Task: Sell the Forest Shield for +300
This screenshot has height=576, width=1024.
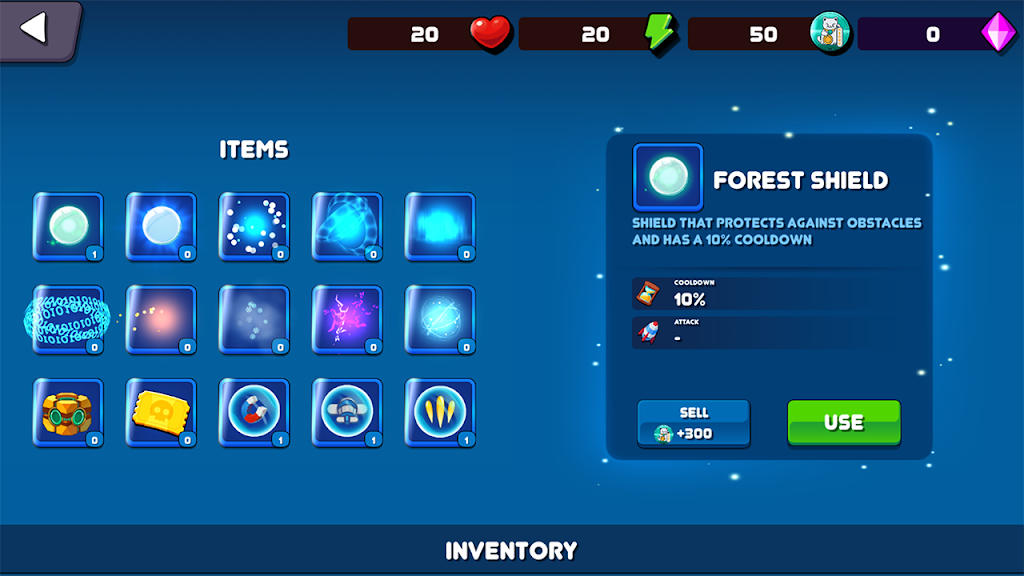Action: [x=693, y=422]
